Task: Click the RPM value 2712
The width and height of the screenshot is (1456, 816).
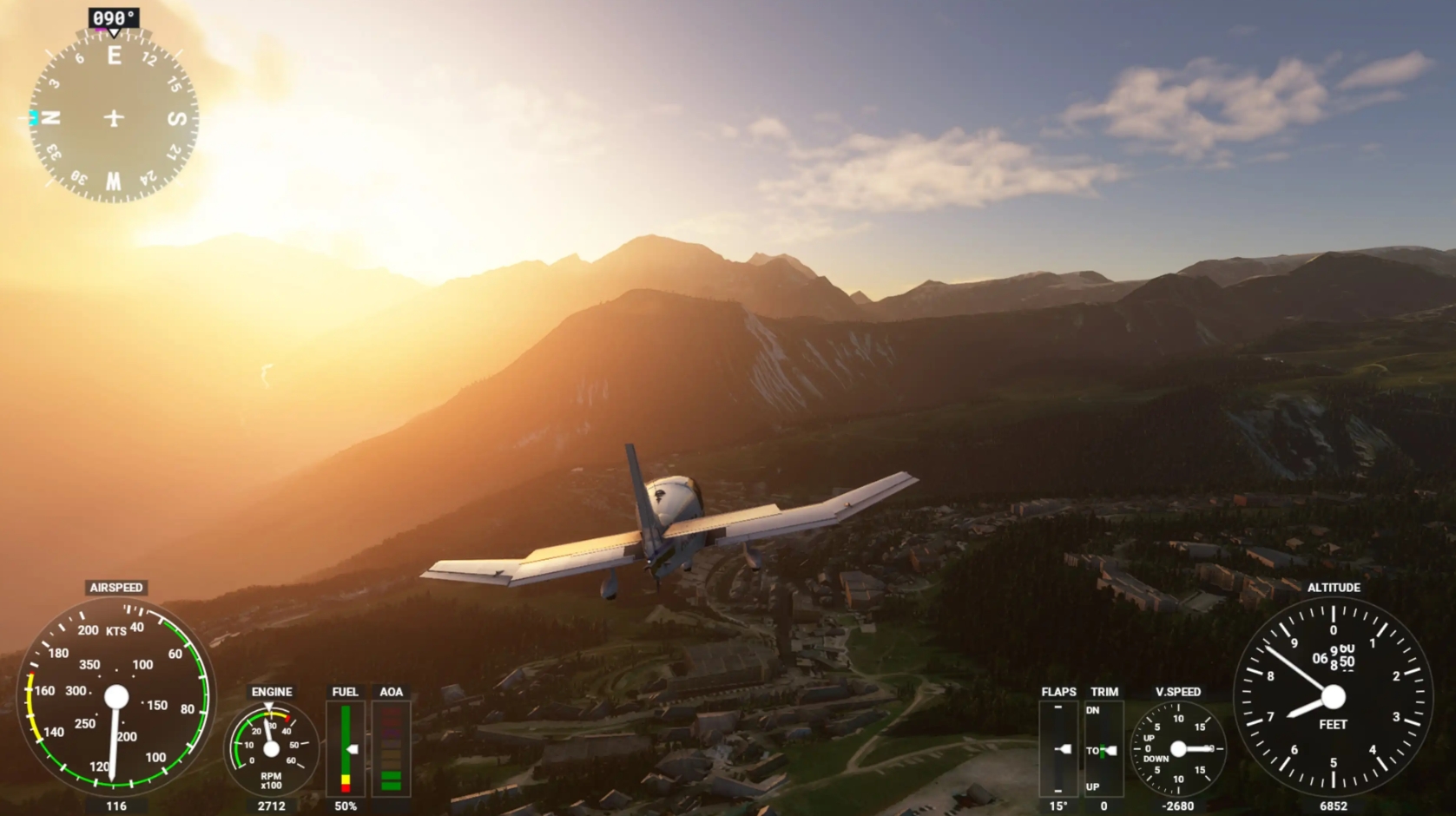Action: [x=271, y=805]
